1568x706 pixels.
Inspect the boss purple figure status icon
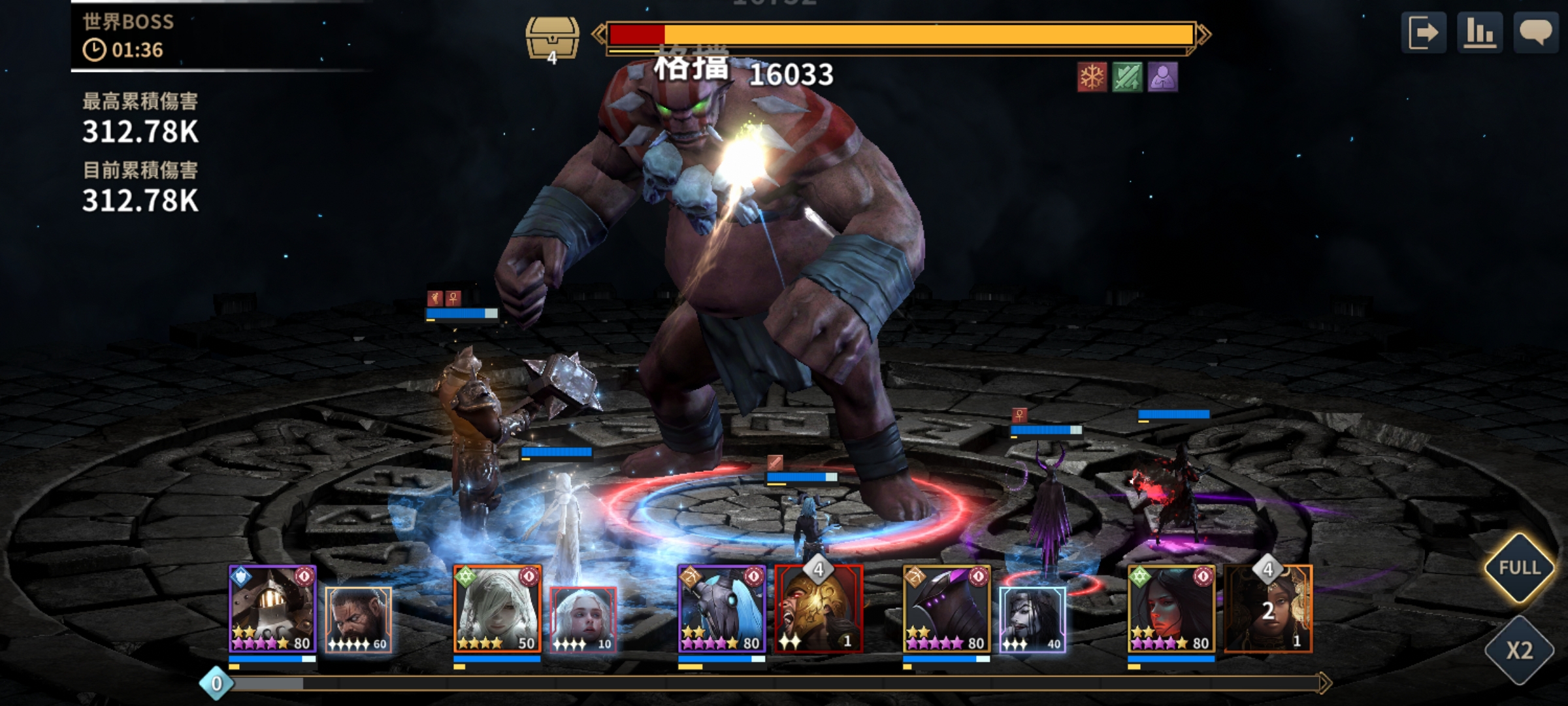[1162, 78]
